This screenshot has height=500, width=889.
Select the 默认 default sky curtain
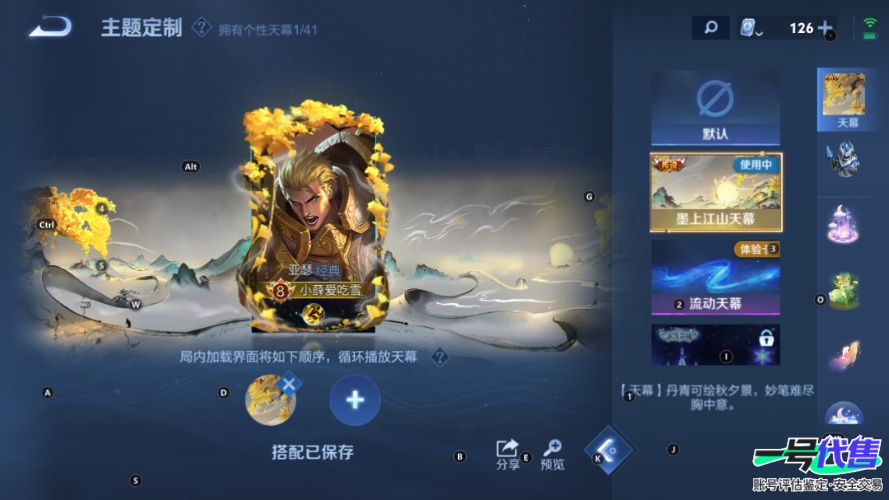pyautogui.click(x=715, y=108)
